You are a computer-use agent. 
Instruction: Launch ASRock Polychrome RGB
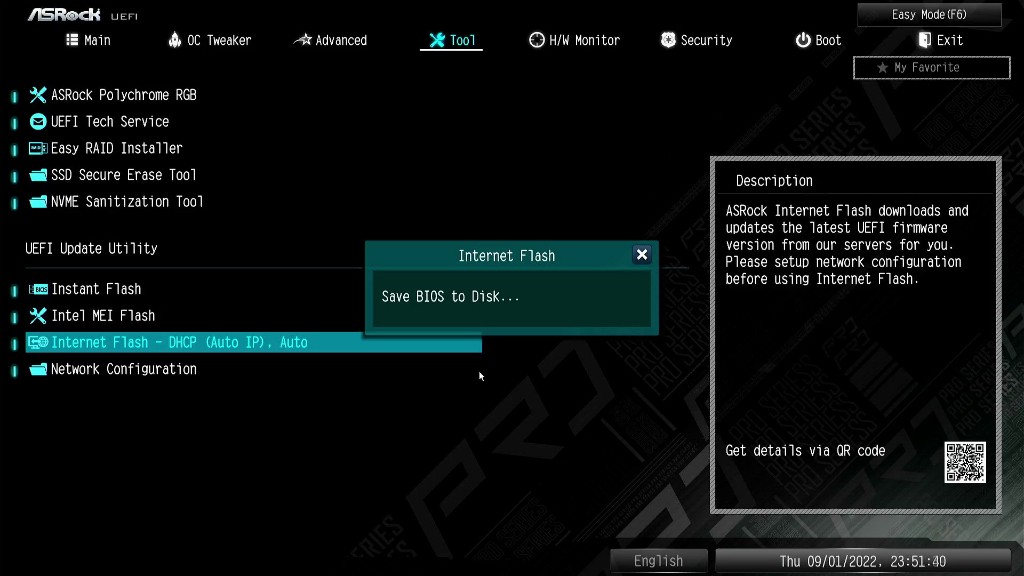point(123,95)
